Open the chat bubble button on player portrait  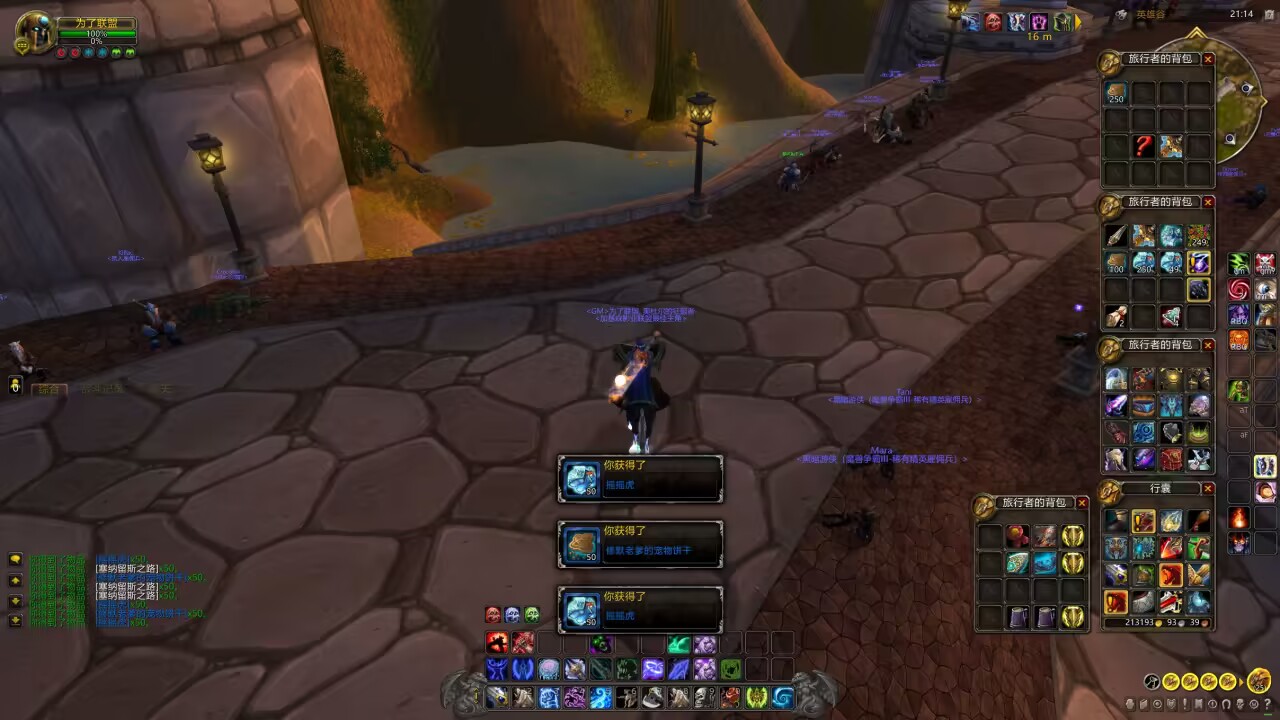(21, 46)
